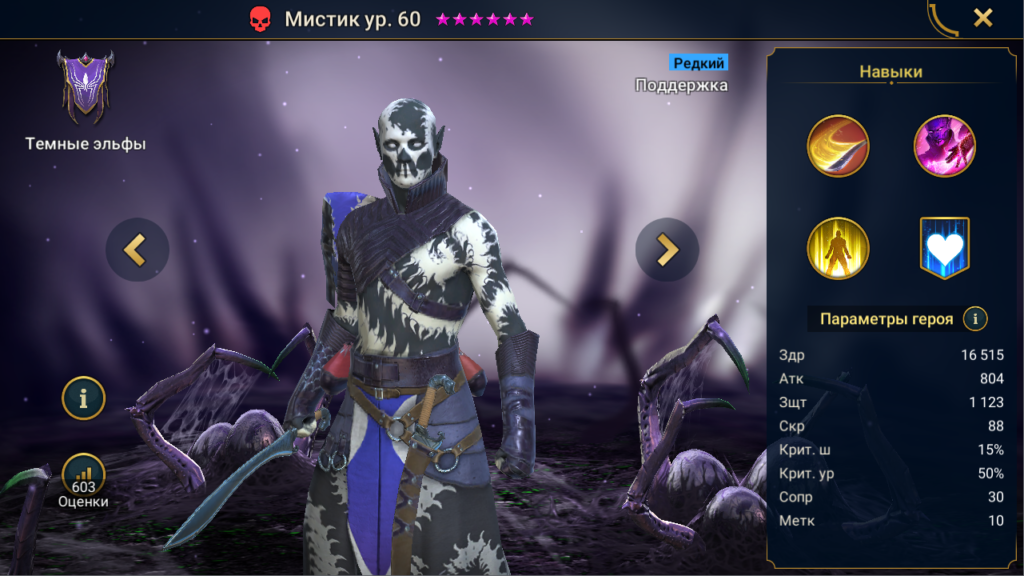The width and height of the screenshot is (1024, 576).
Task: Close the hero screen with the X
Action: pos(983,18)
